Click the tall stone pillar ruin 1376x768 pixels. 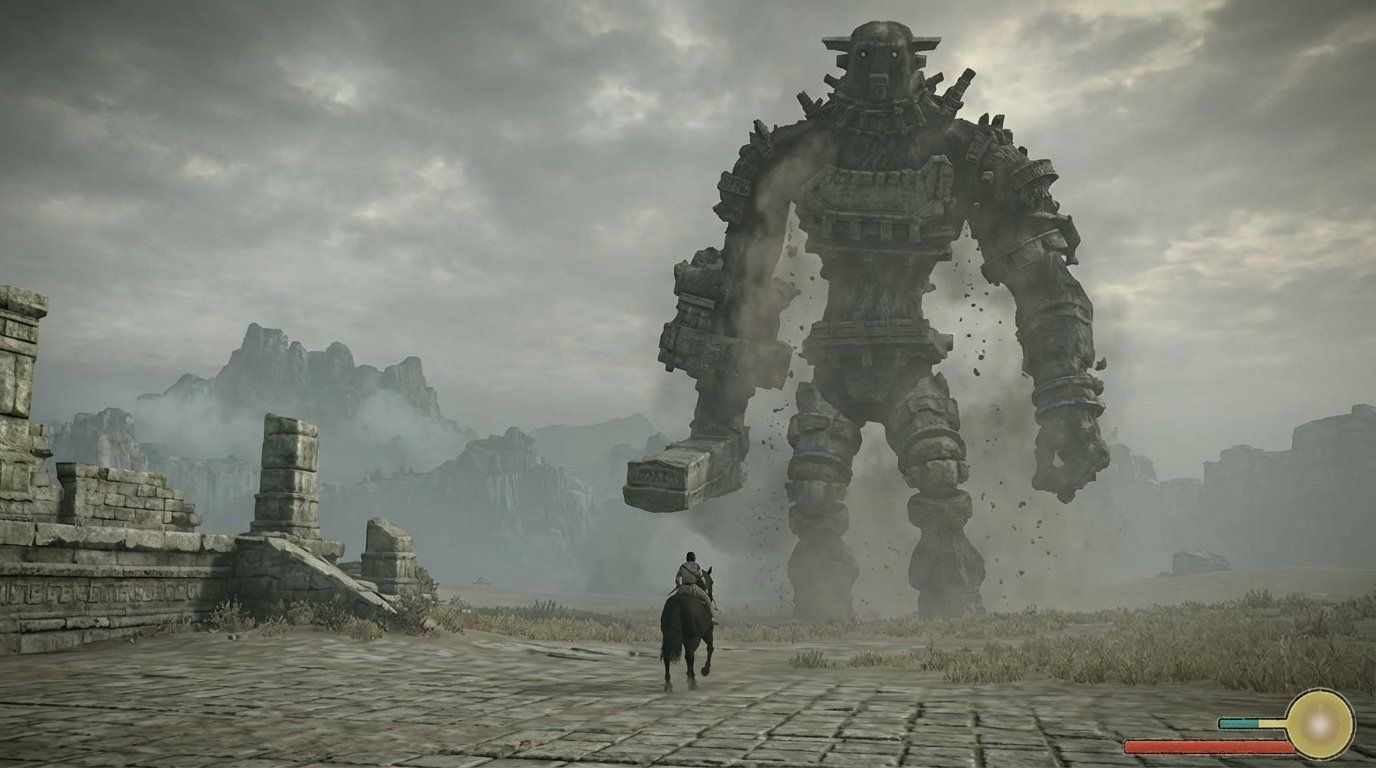pyautogui.click(x=288, y=480)
